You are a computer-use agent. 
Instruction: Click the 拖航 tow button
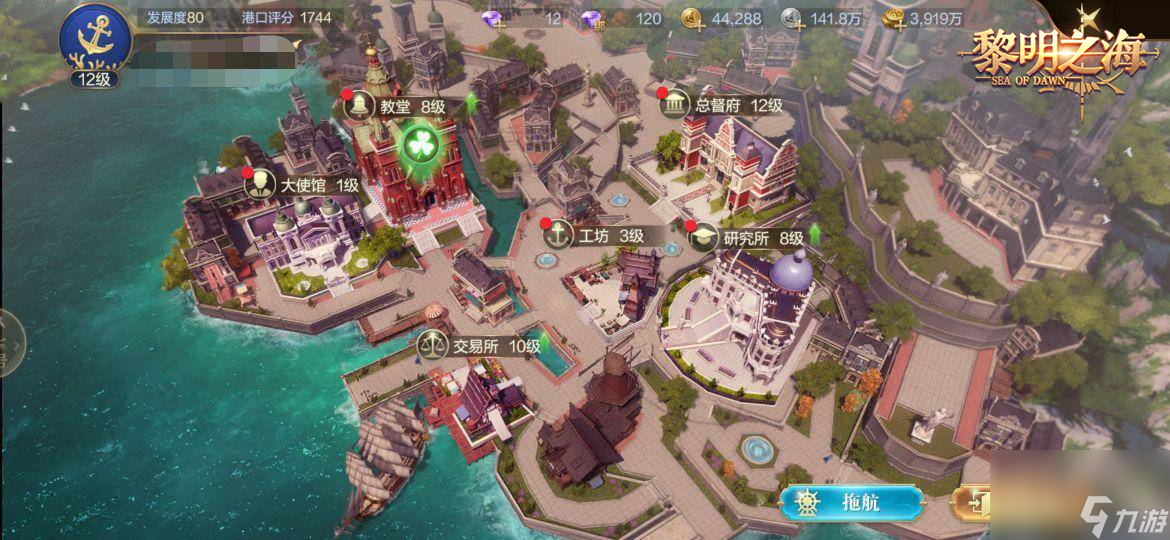[x=850, y=502]
